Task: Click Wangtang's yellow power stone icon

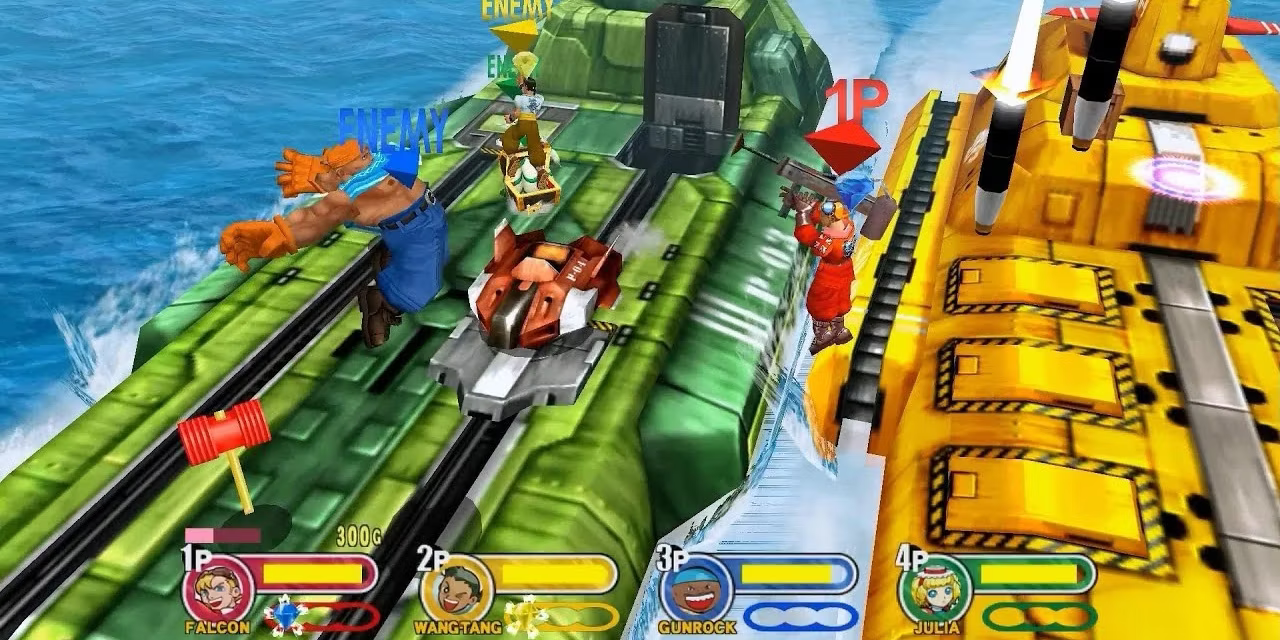Action: (521, 614)
